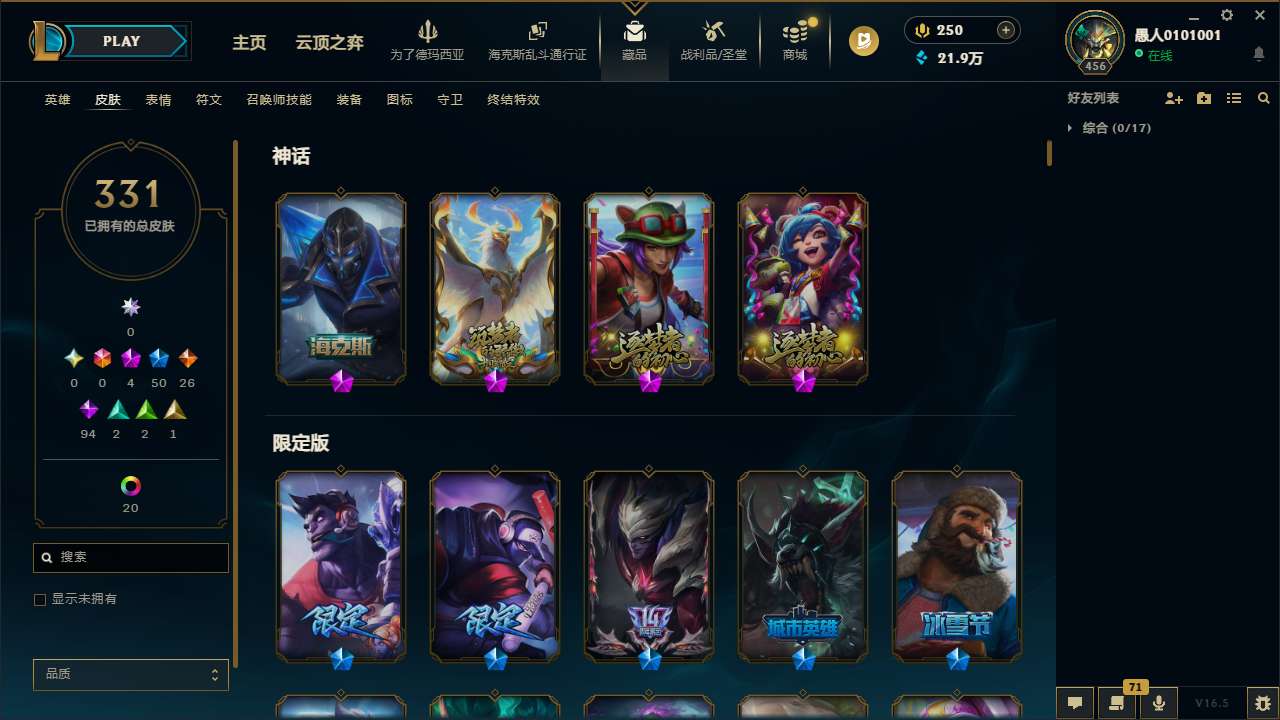
Task: Open the 战利品/圣堂 Hextech loot page
Action: 713,42
